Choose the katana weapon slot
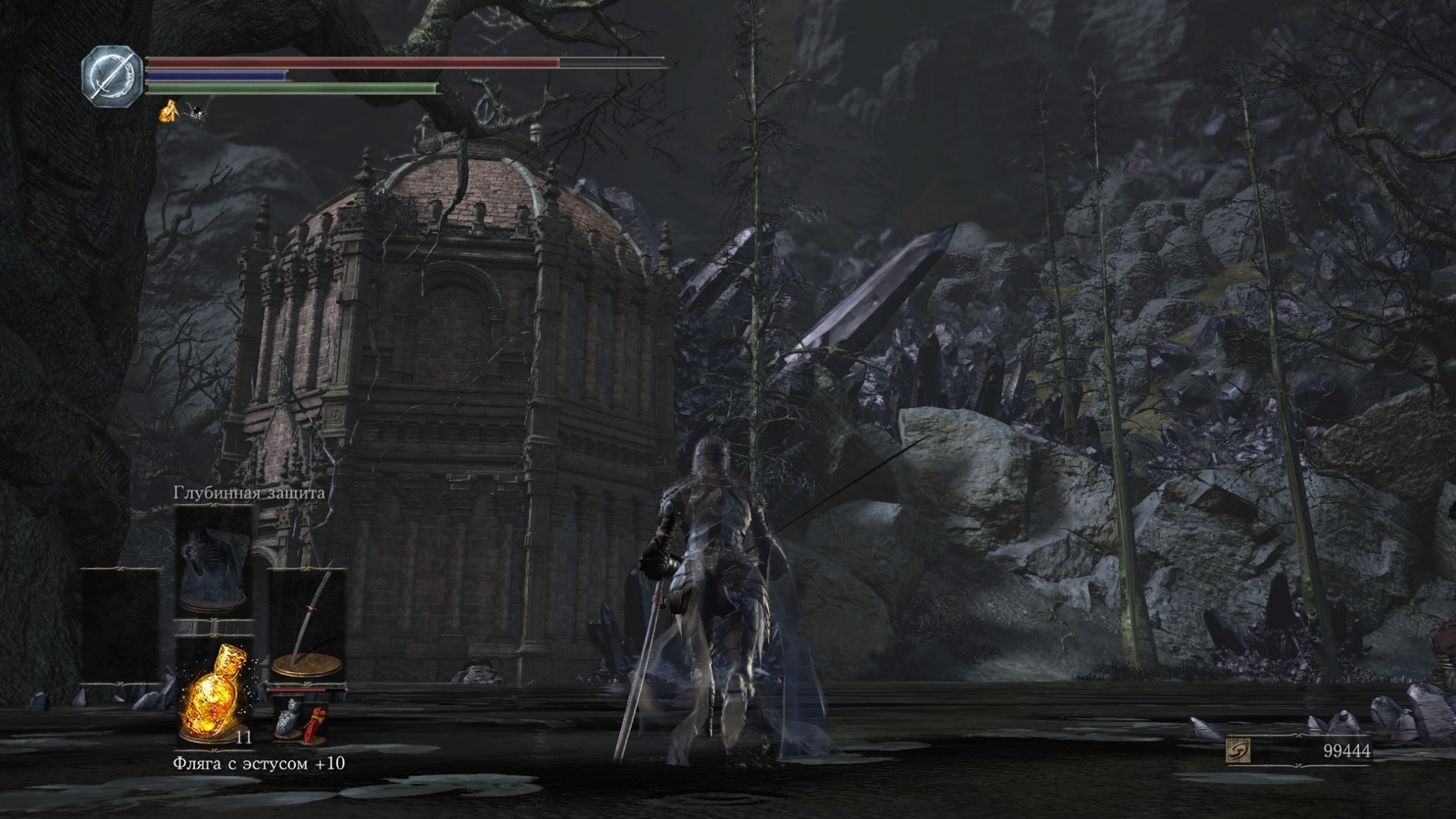Image resolution: width=1456 pixels, height=819 pixels. tap(308, 624)
